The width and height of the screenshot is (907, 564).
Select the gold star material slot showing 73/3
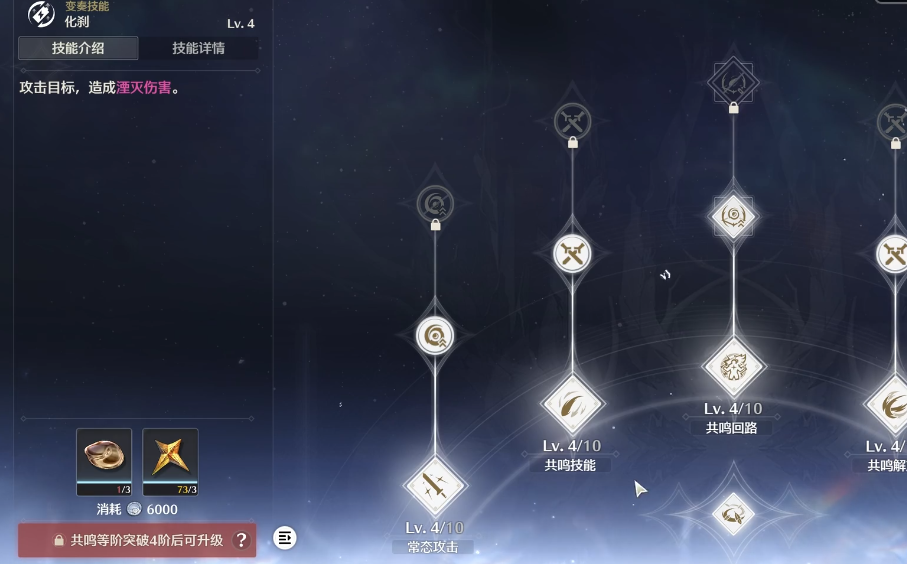pyautogui.click(x=170, y=462)
